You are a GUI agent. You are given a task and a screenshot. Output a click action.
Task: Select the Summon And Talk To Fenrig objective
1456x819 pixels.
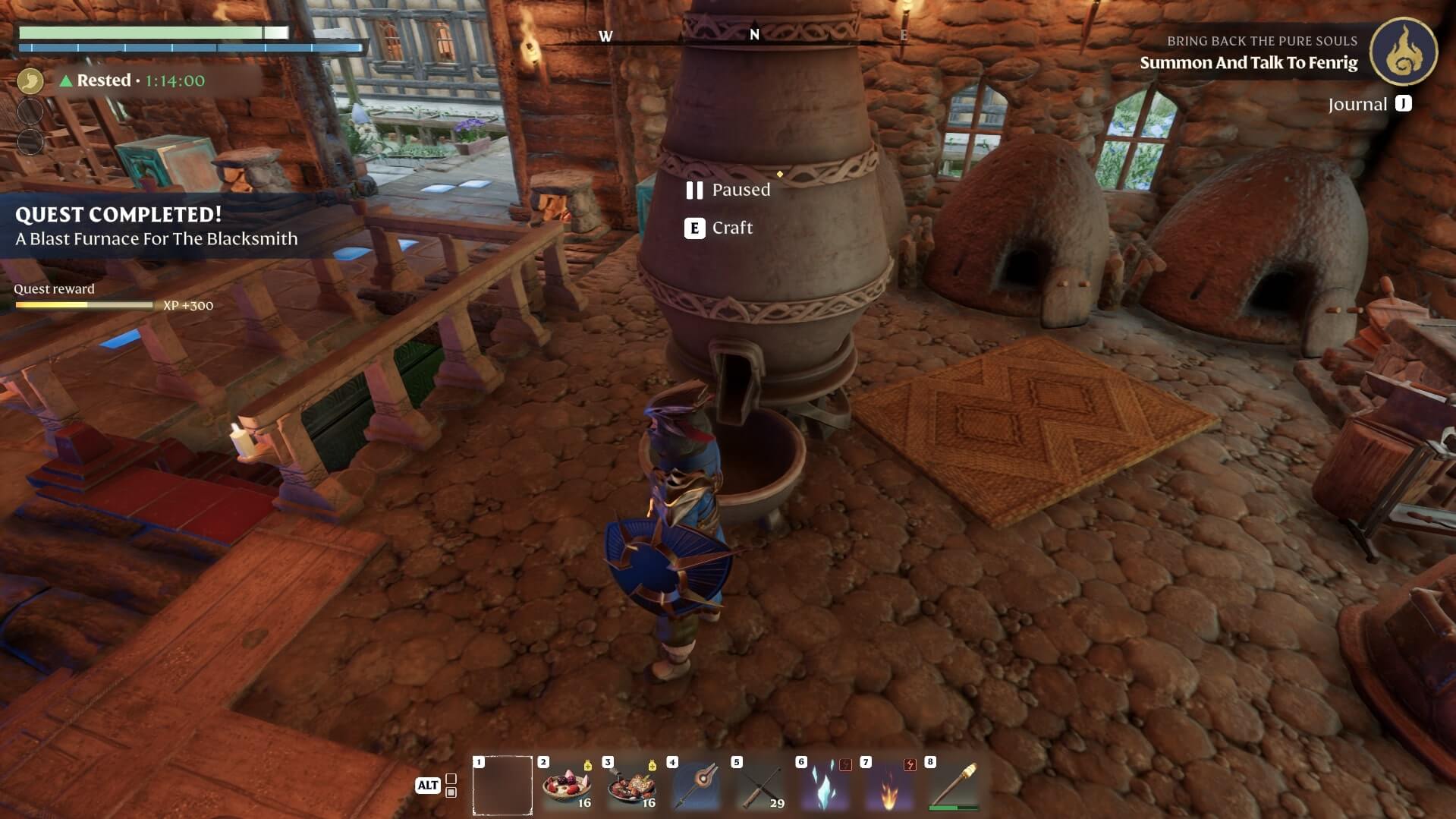point(1248,63)
